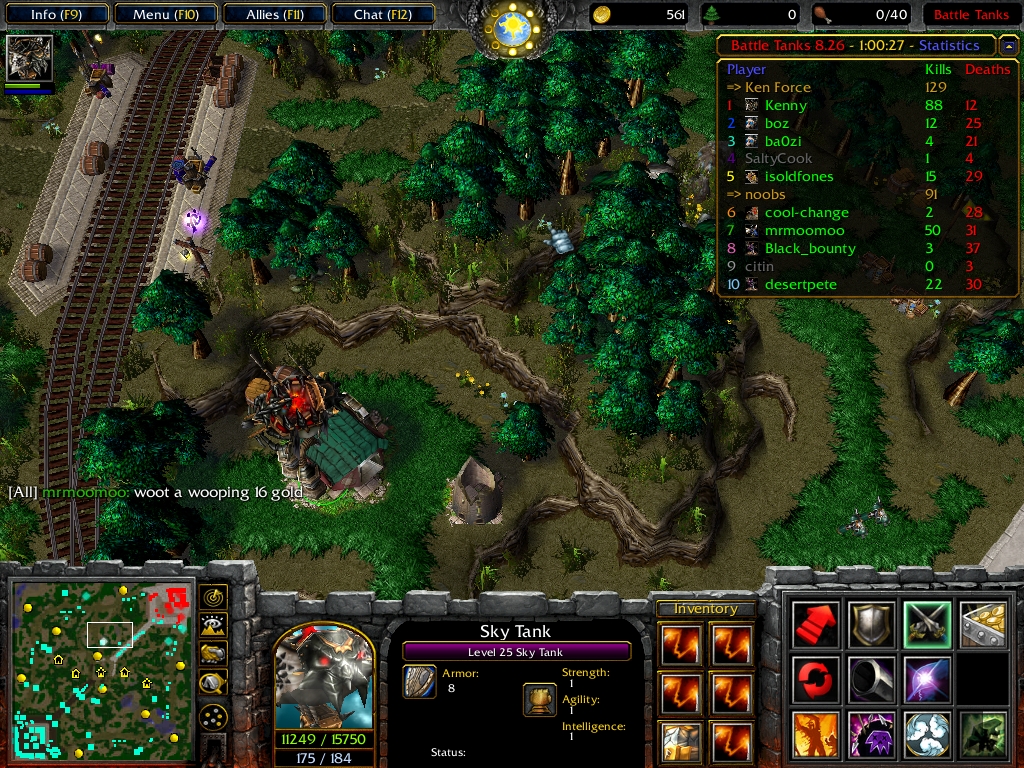Toggle the minimap creep camp display button
Image resolution: width=1024 pixels, height=768 pixels.
[x=213, y=683]
